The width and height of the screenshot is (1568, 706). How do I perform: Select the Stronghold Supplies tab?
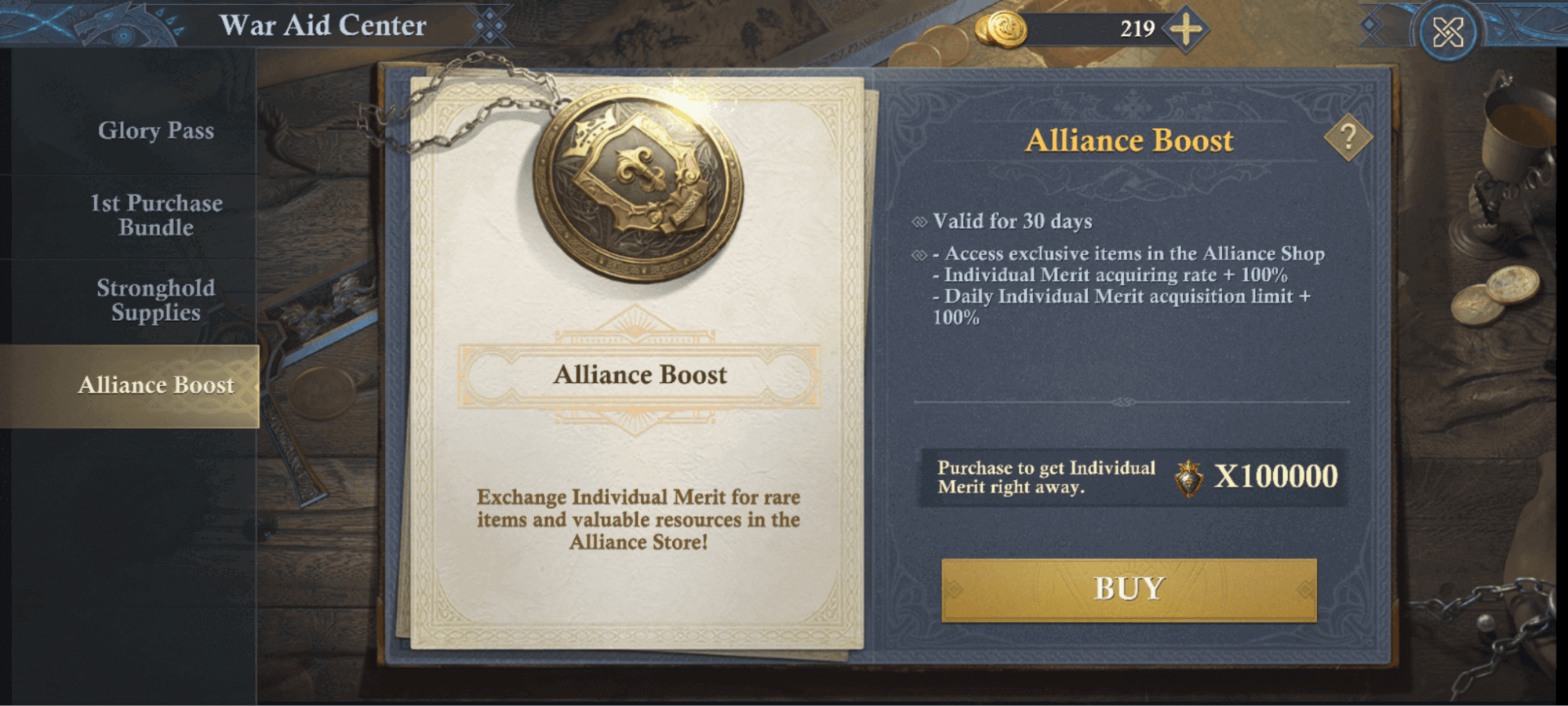pyautogui.click(x=155, y=300)
